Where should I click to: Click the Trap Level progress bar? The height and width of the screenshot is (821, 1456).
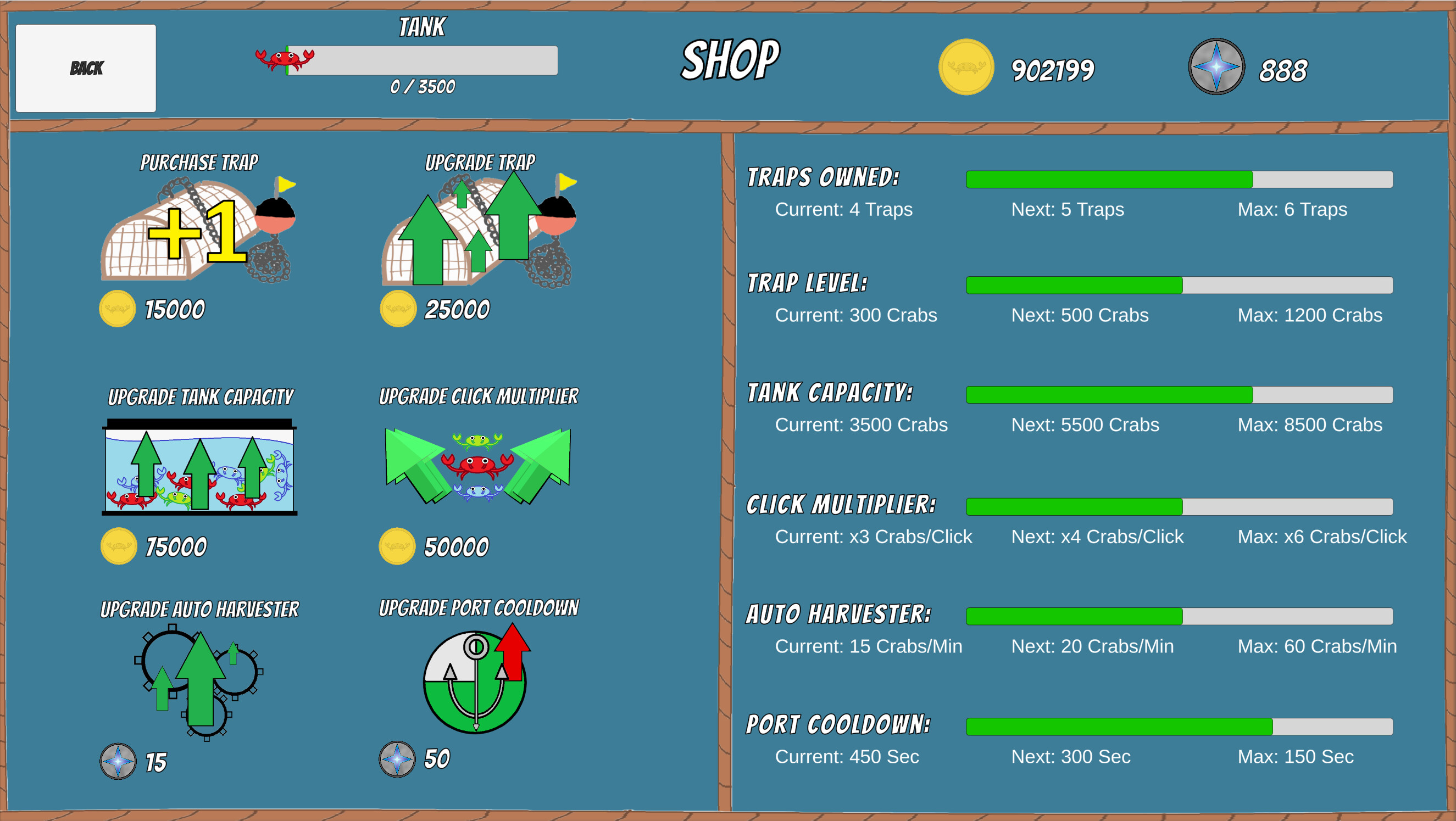1179,286
